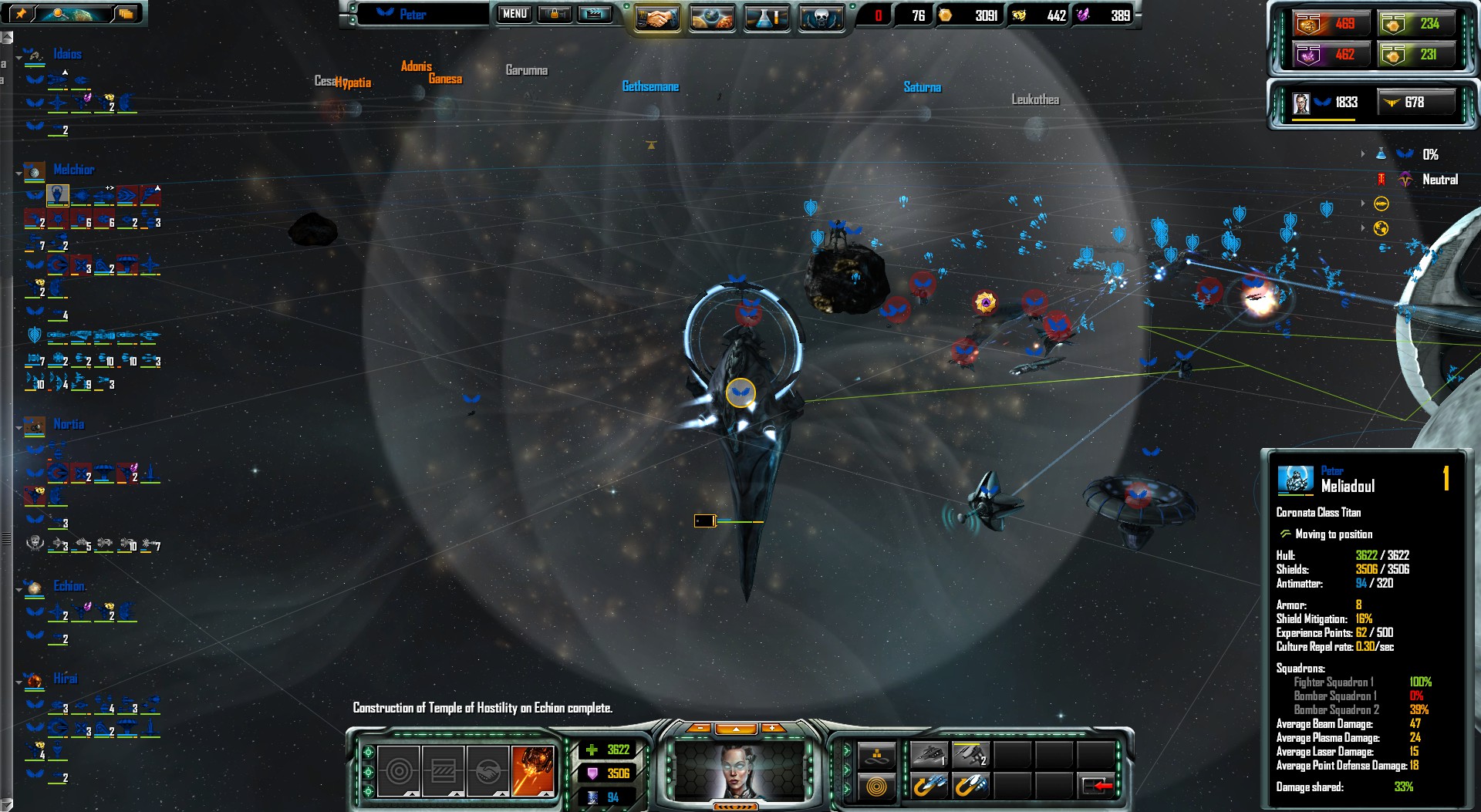Open the diplomacy handshake screen

657,17
